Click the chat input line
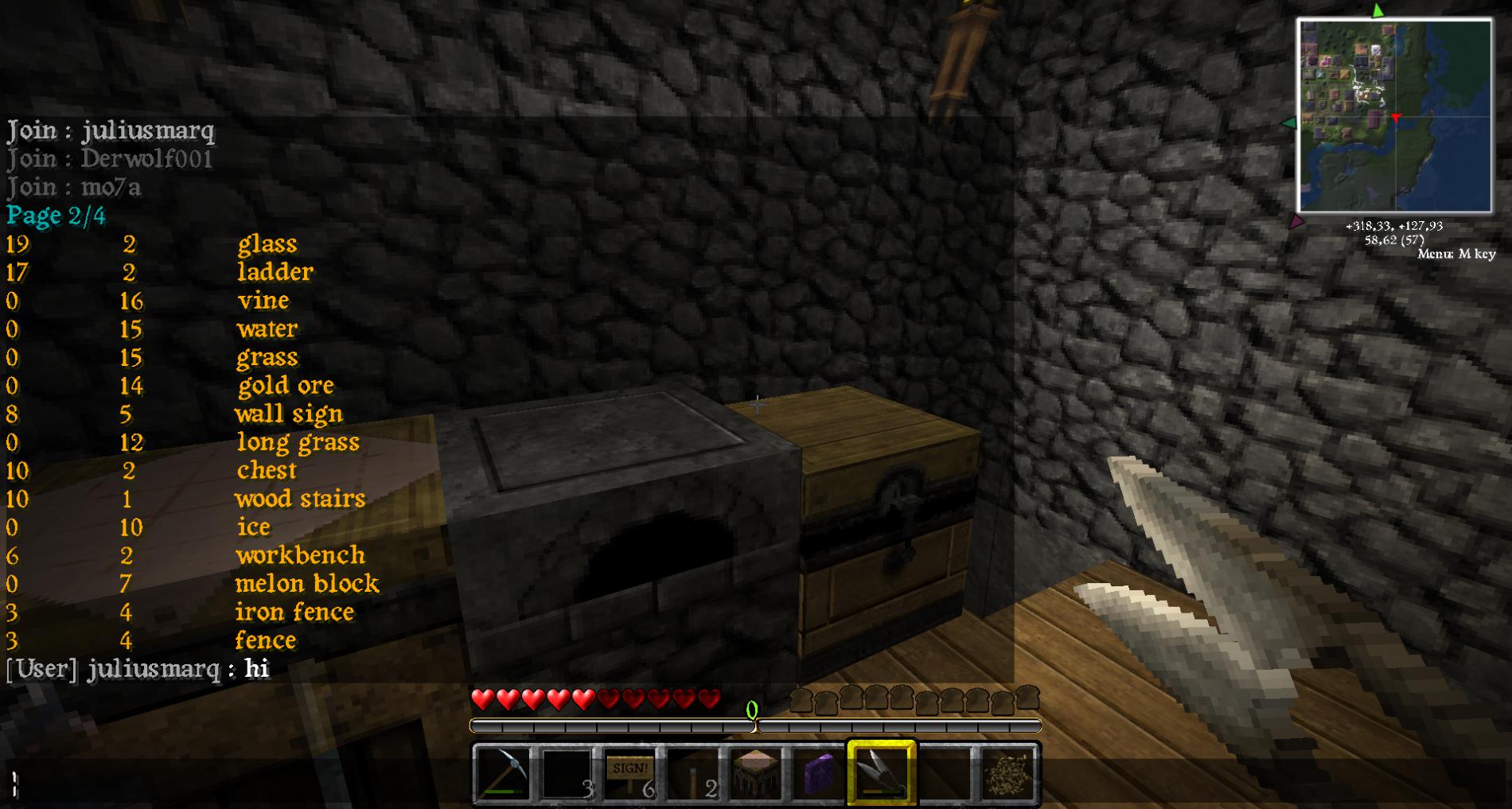 [x=477, y=784]
